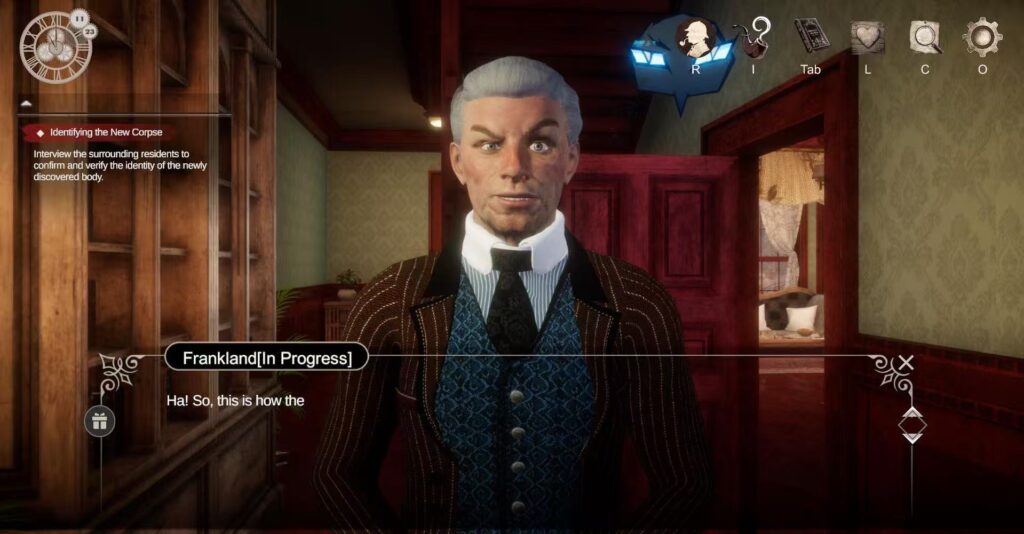The height and width of the screenshot is (534, 1024).
Task: Close the Frankland dialogue box
Action: pyautogui.click(x=906, y=363)
